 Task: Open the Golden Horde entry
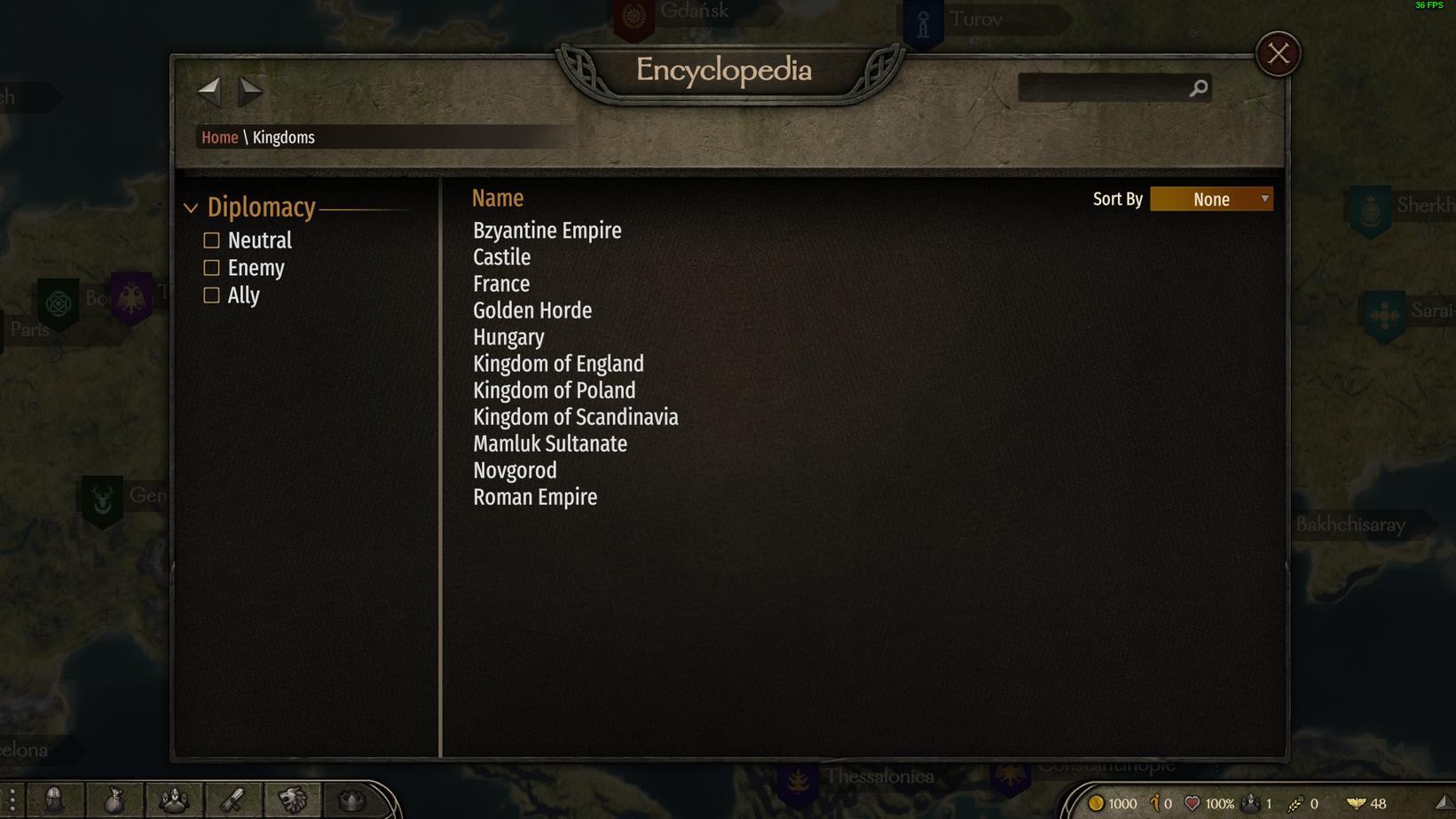click(531, 311)
